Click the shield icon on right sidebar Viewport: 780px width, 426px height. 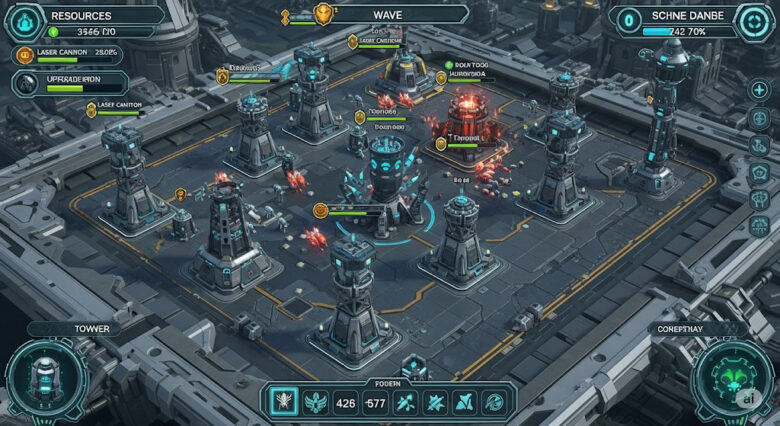(759, 172)
